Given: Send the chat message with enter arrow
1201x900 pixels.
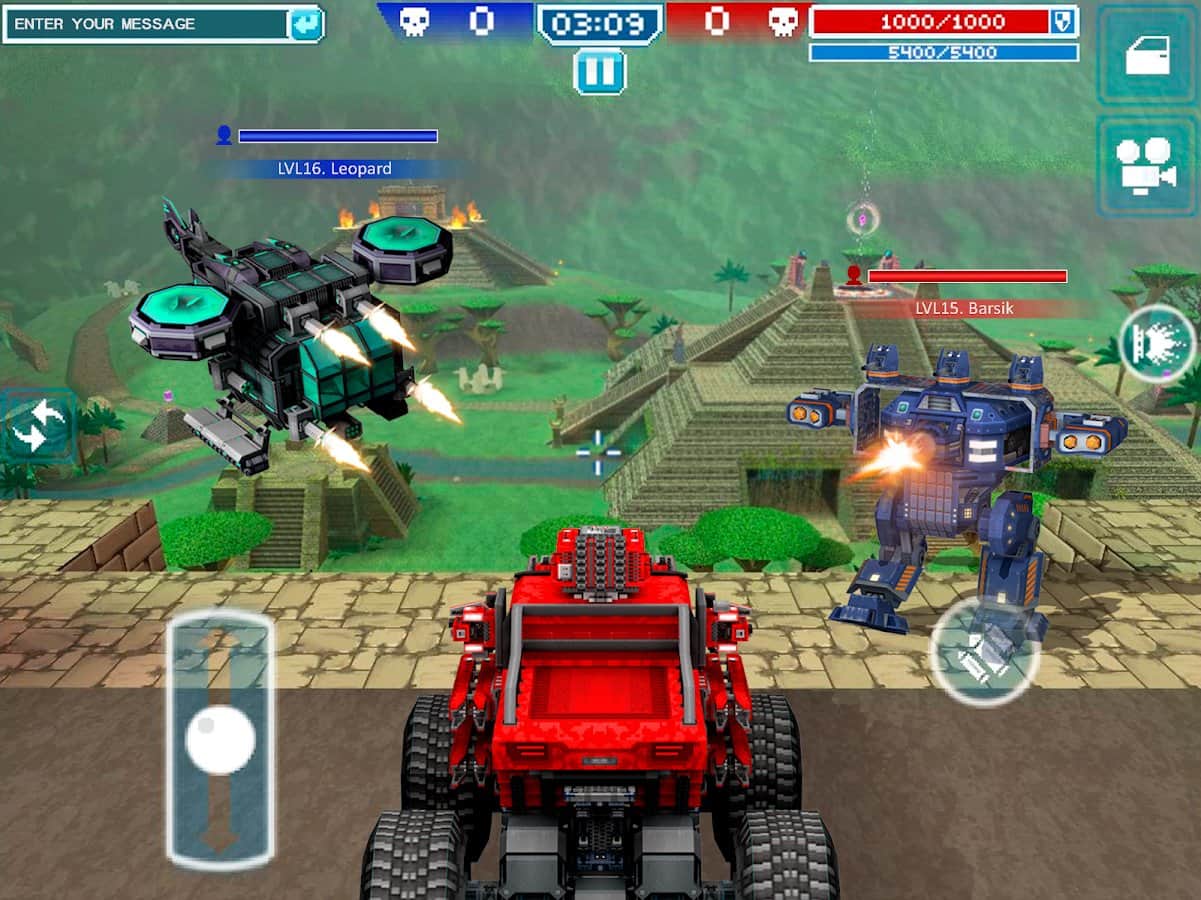Looking at the screenshot, I should [305, 24].
